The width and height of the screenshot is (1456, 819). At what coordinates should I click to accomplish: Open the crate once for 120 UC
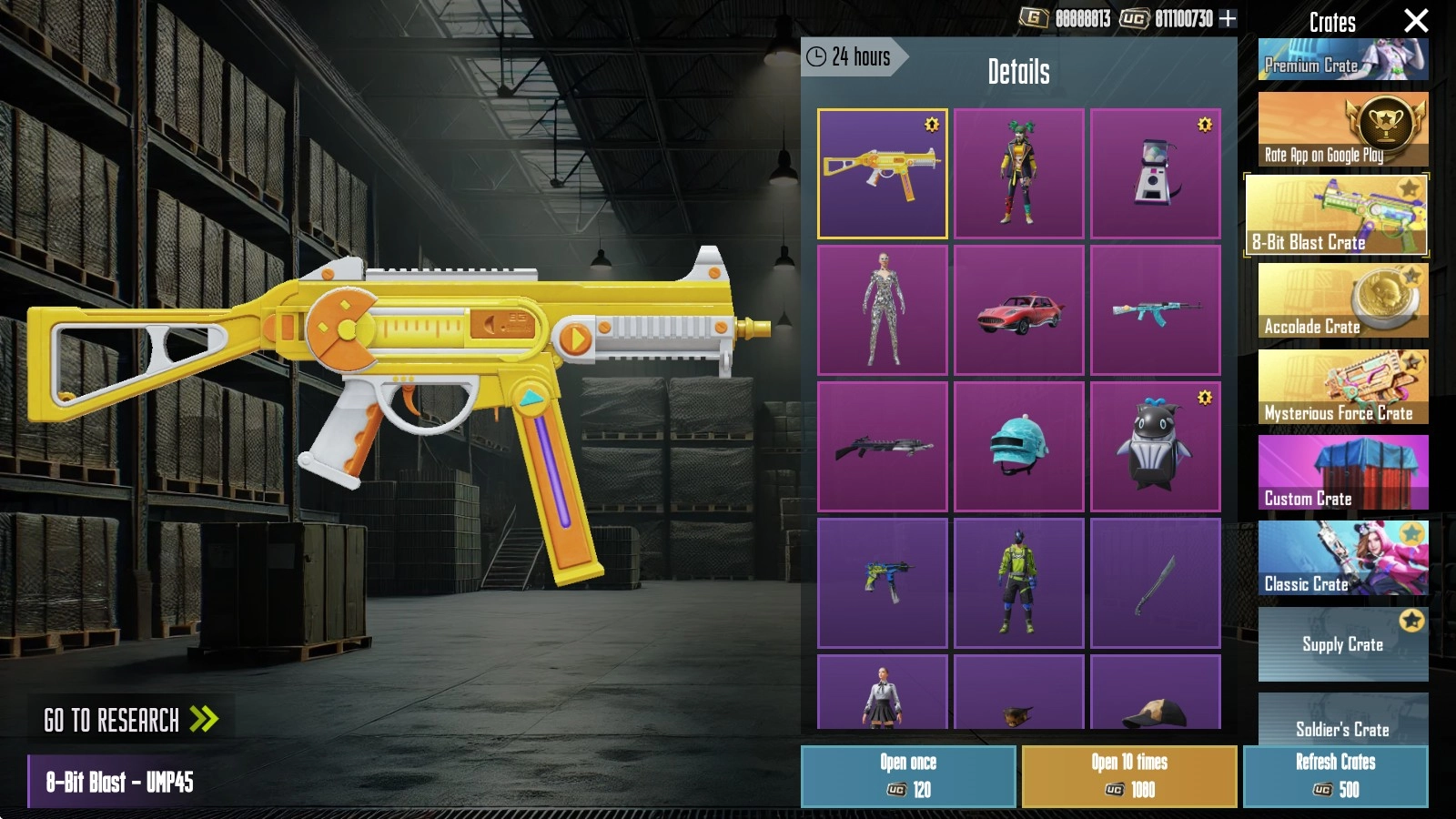tap(908, 776)
